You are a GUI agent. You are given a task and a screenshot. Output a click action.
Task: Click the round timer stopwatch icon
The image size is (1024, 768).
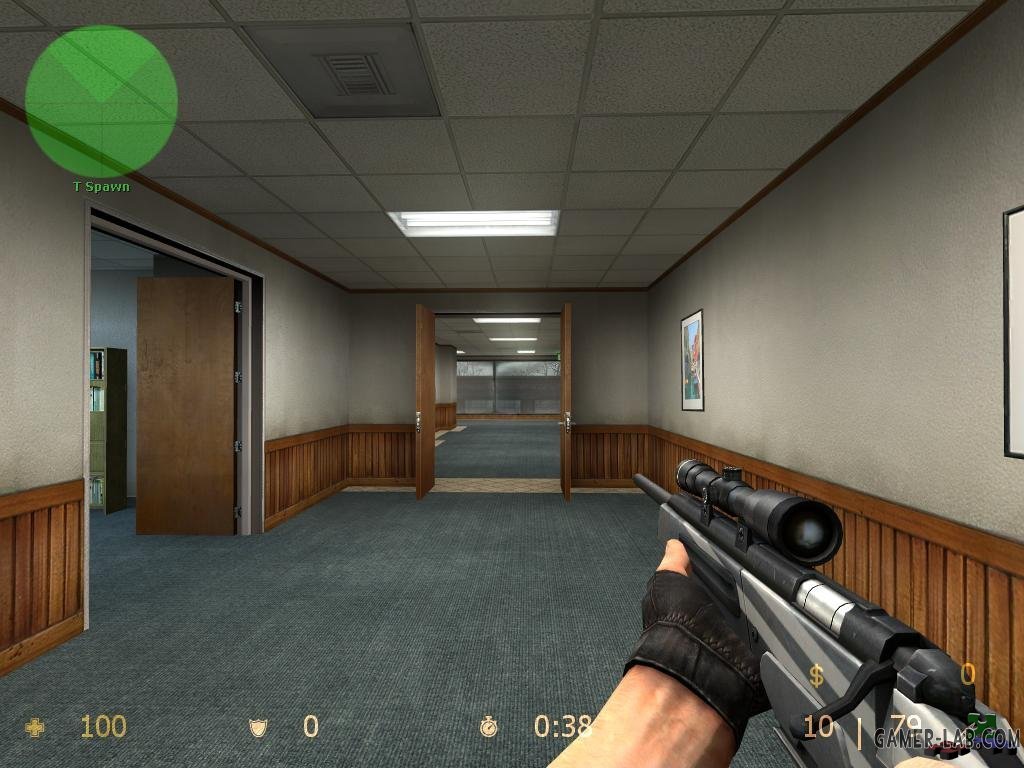tap(488, 727)
